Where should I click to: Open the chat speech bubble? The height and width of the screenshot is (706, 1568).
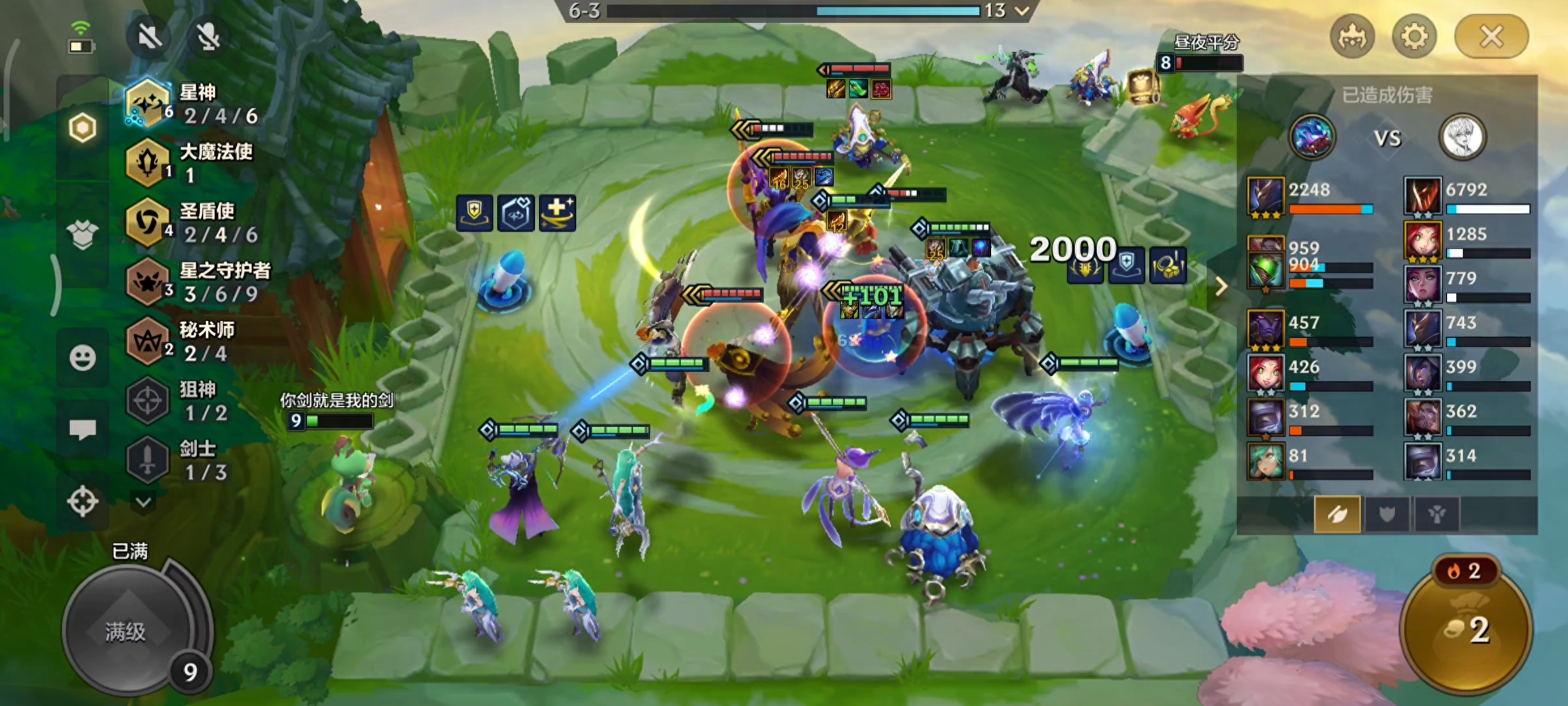pos(82,429)
